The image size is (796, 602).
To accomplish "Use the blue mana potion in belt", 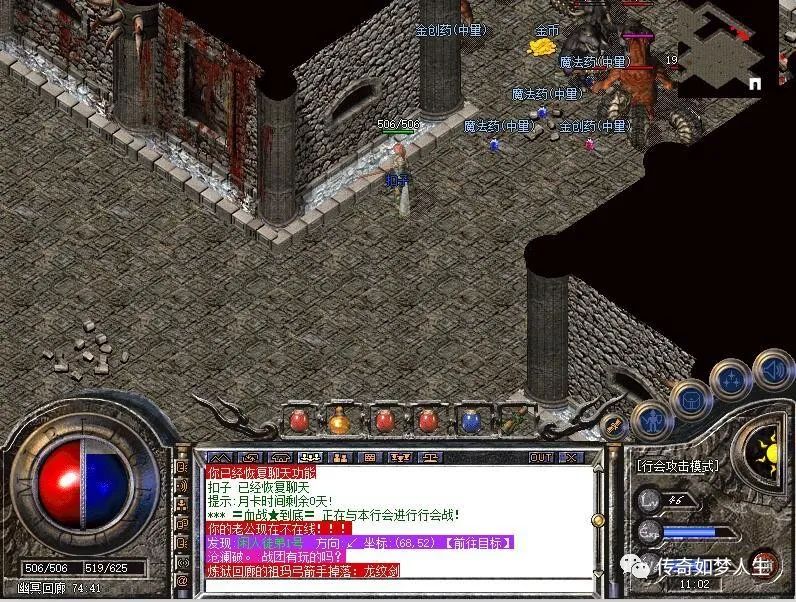I will point(471,421).
